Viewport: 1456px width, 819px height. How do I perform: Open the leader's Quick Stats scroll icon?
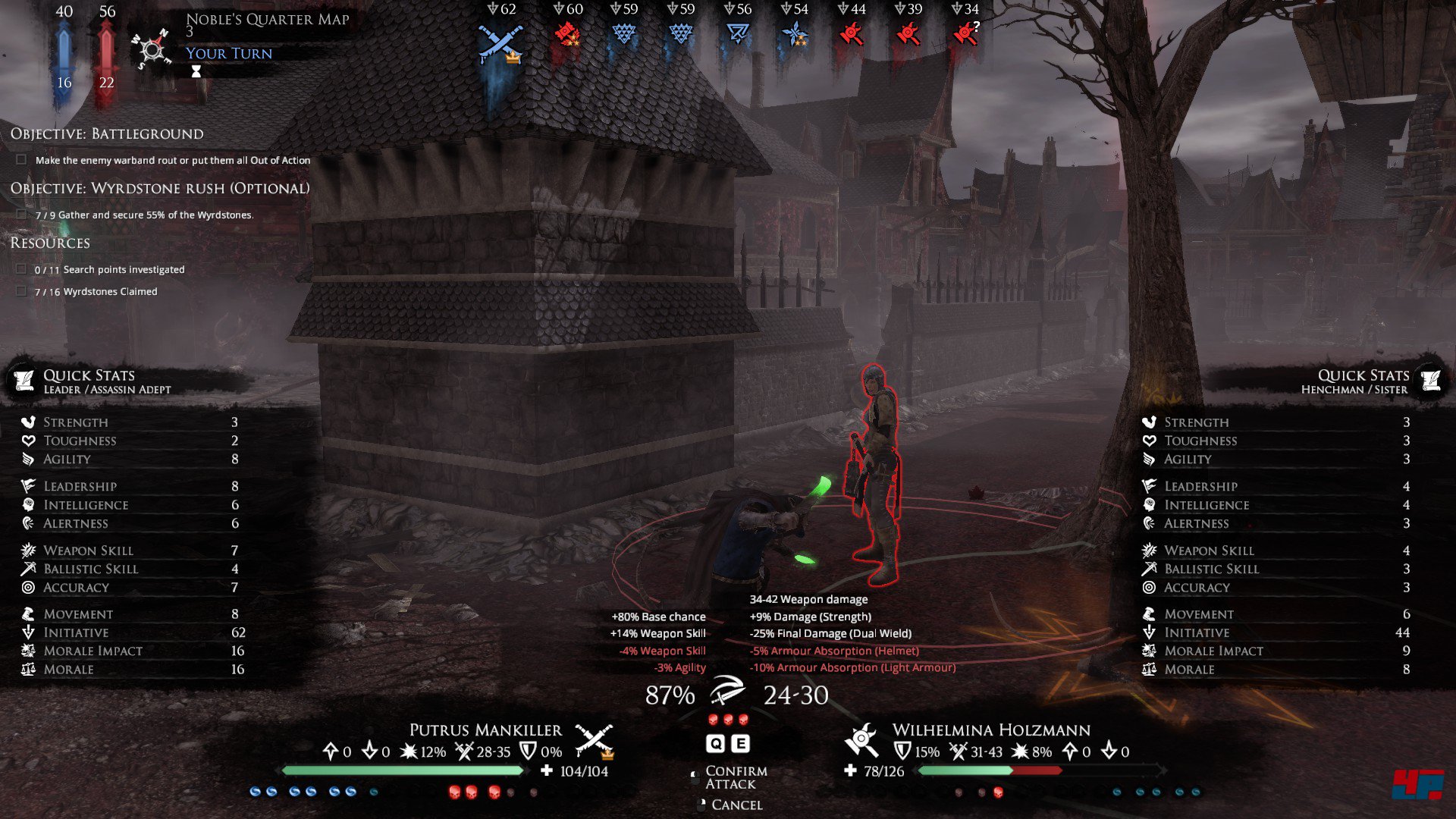point(25,380)
